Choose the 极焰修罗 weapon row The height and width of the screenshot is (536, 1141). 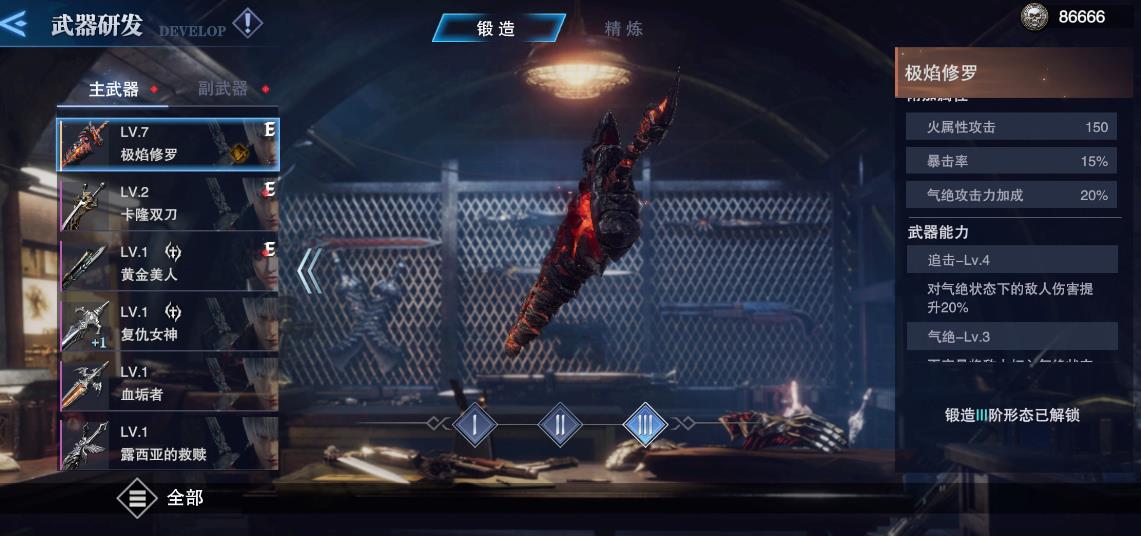point(168,144)
